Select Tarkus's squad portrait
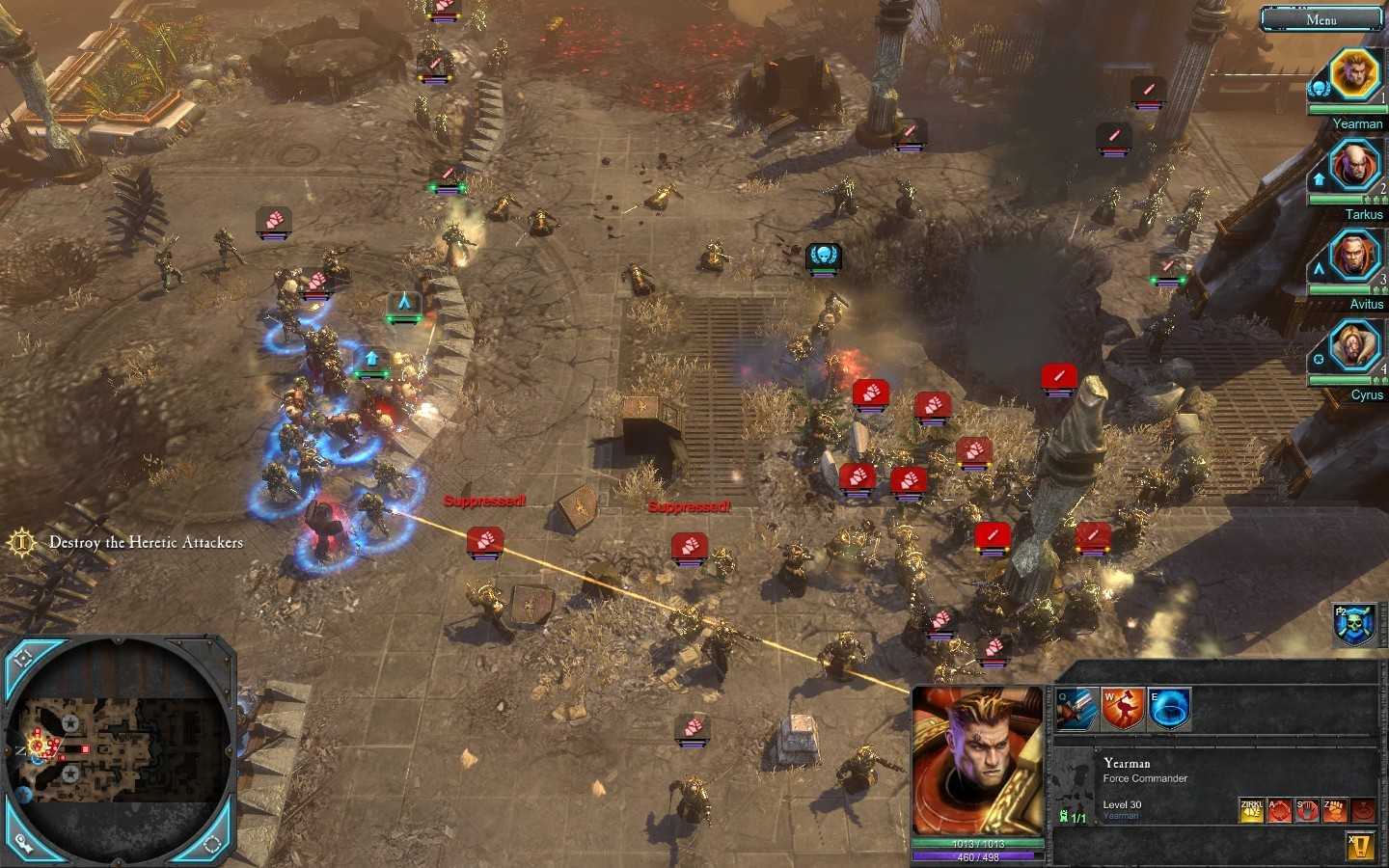The height and width of the screenshot is (868, 1389). tap(1353, 166)
